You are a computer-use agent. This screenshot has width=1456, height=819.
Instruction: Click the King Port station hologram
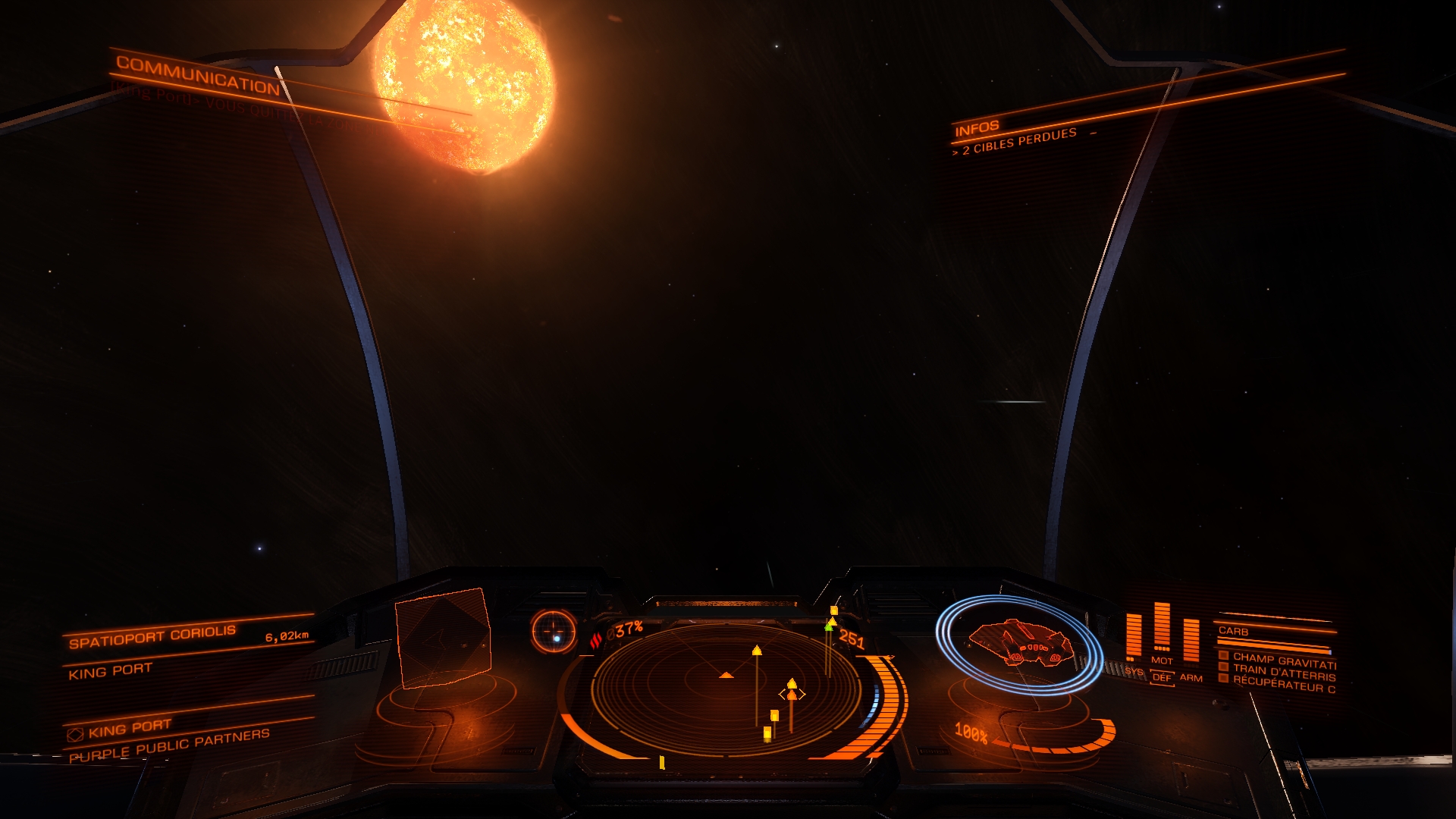point(442,639)
